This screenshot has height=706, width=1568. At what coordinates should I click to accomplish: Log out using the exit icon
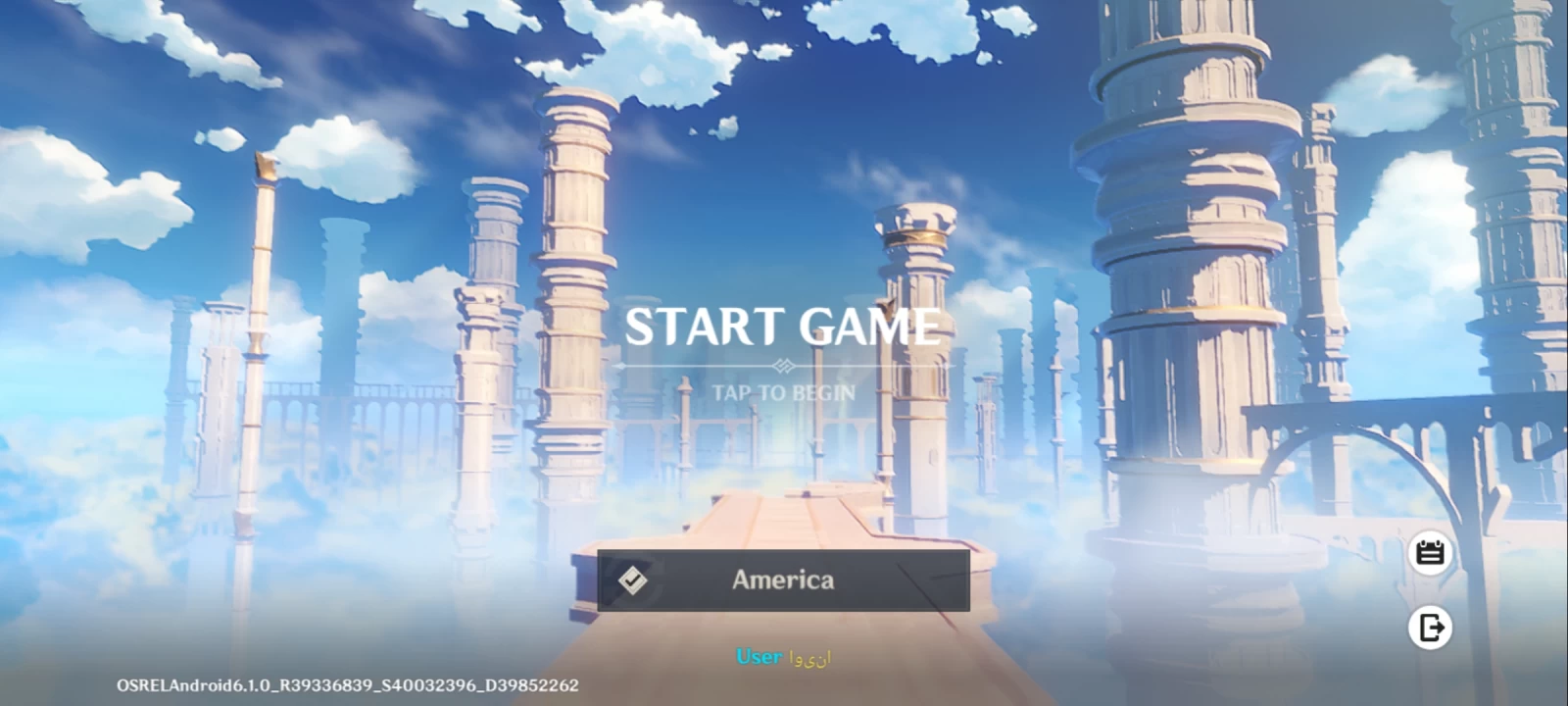click(x=1430, y=628)
